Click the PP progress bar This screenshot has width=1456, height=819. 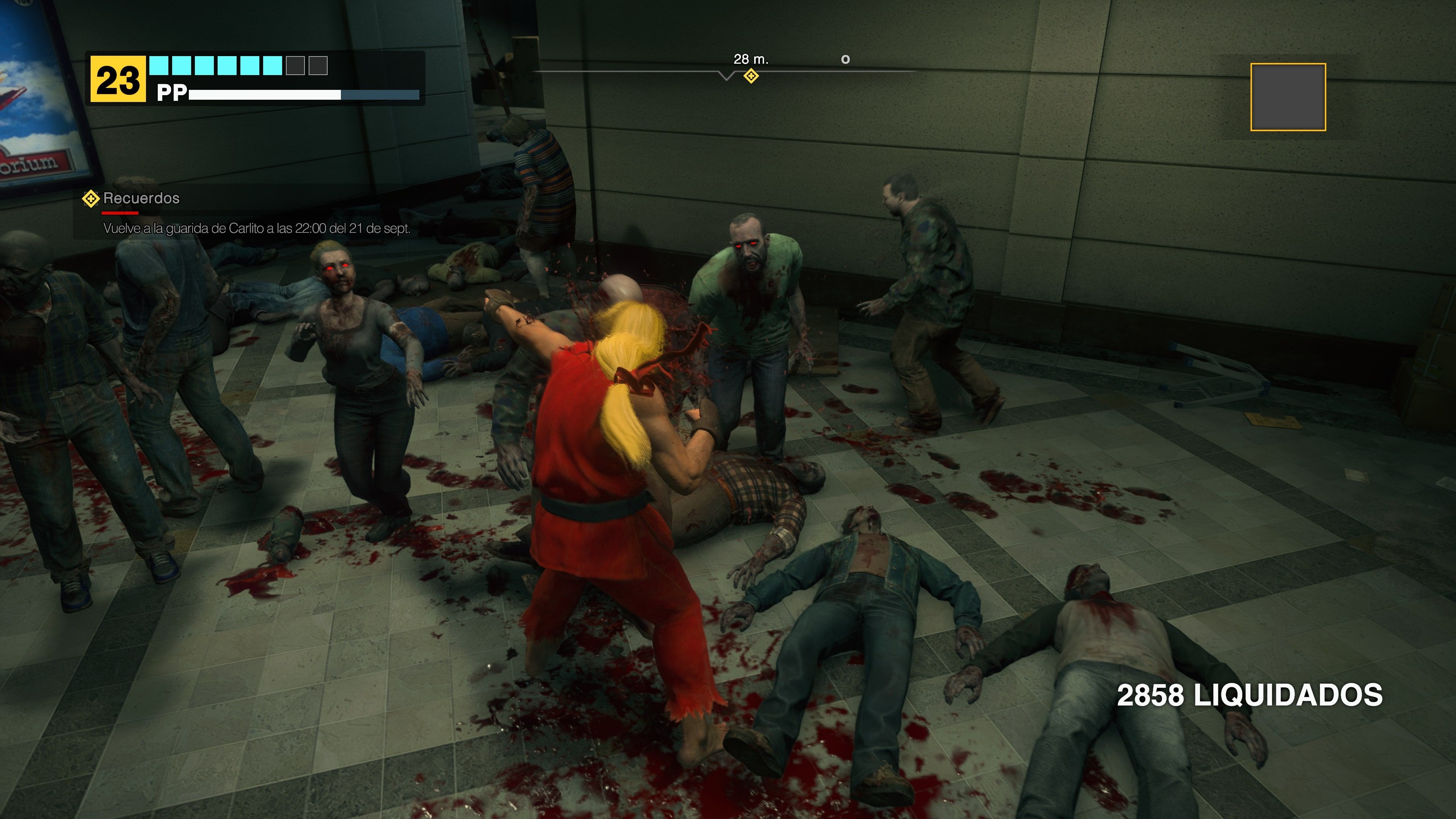pos(305,94)
